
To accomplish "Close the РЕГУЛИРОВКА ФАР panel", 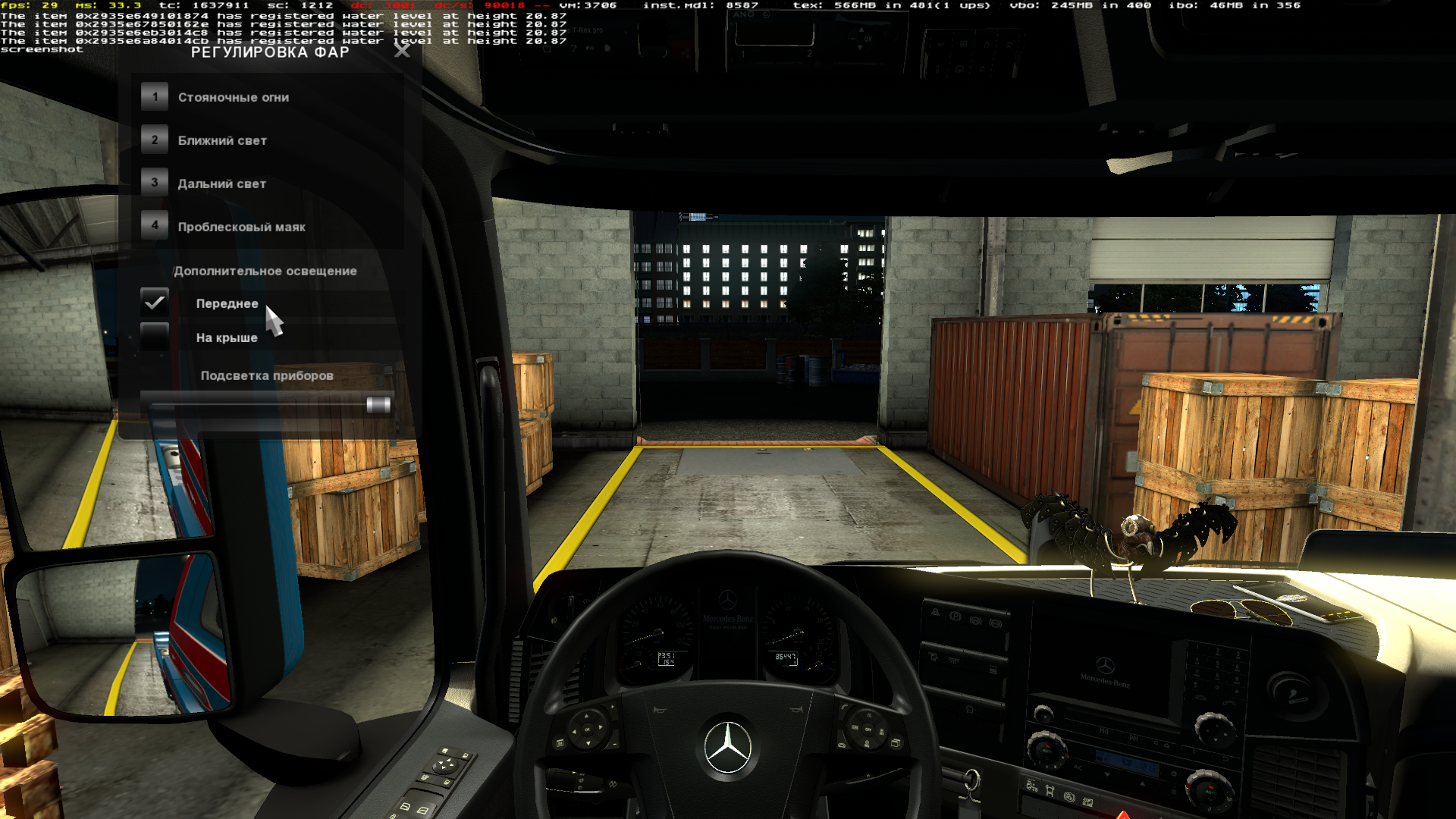I will (402, 51).
